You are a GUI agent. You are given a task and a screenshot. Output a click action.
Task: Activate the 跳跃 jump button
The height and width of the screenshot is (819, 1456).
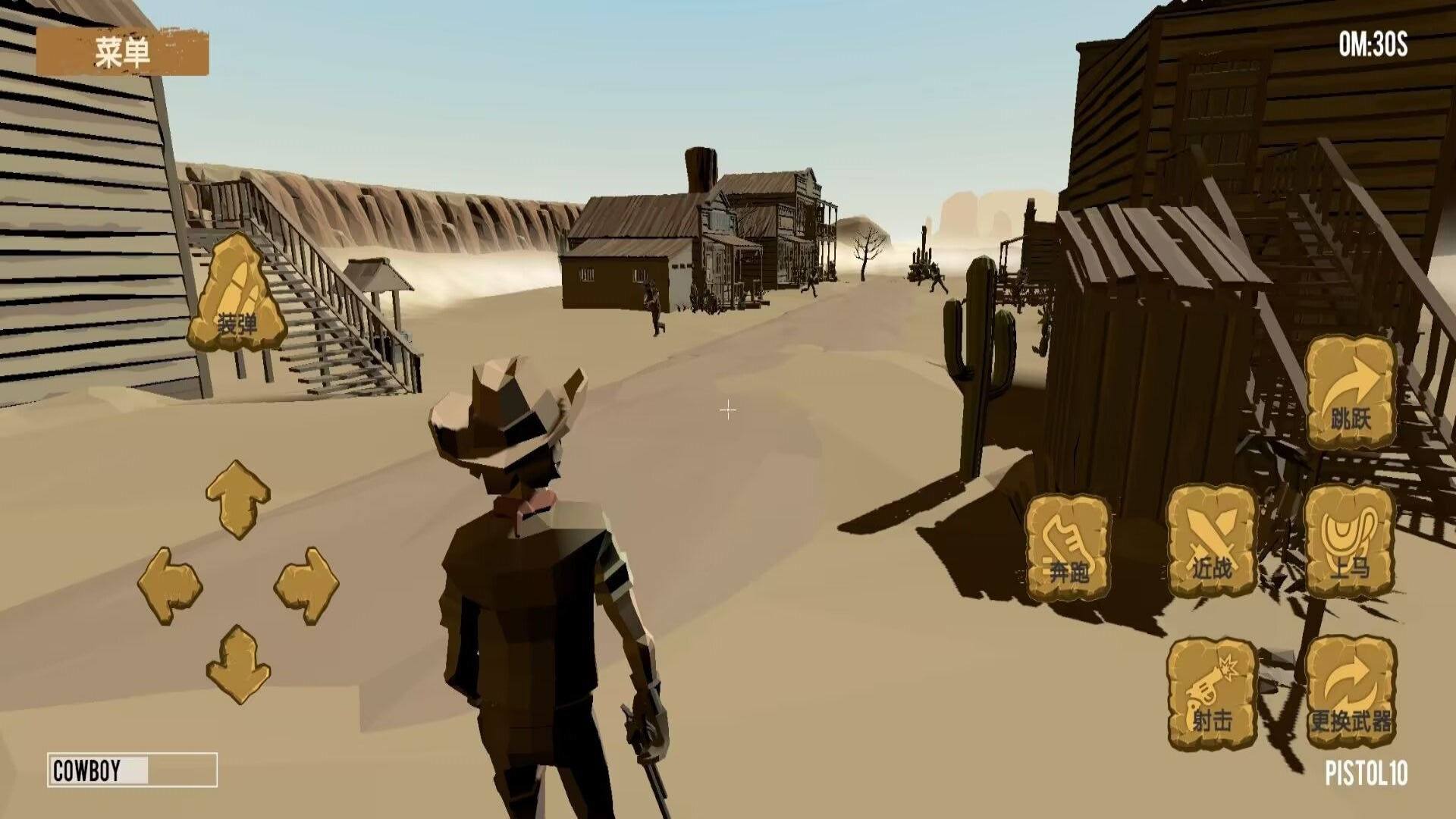(1351, 392)
